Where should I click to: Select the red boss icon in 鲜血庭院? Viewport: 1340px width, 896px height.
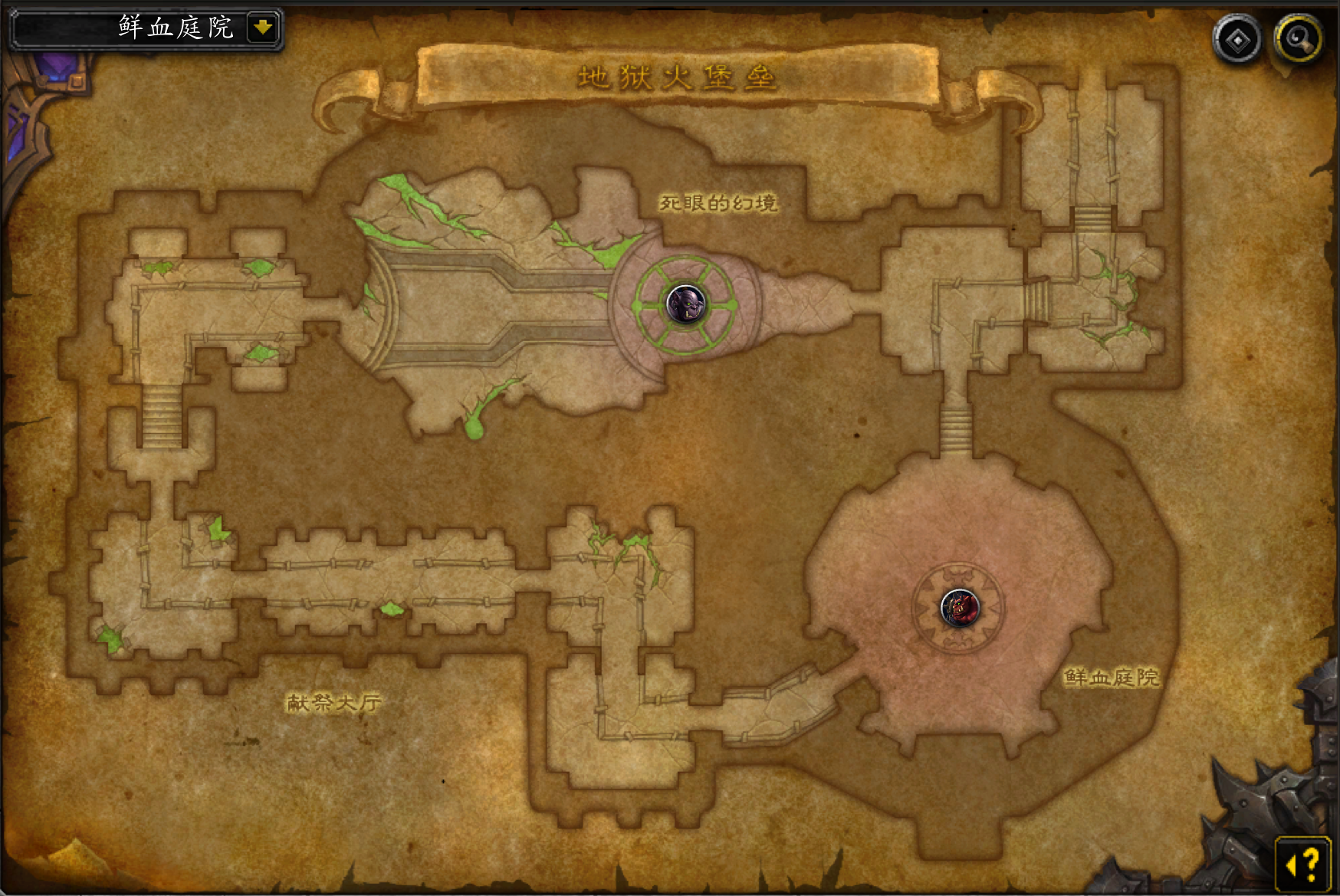point(960,608)
